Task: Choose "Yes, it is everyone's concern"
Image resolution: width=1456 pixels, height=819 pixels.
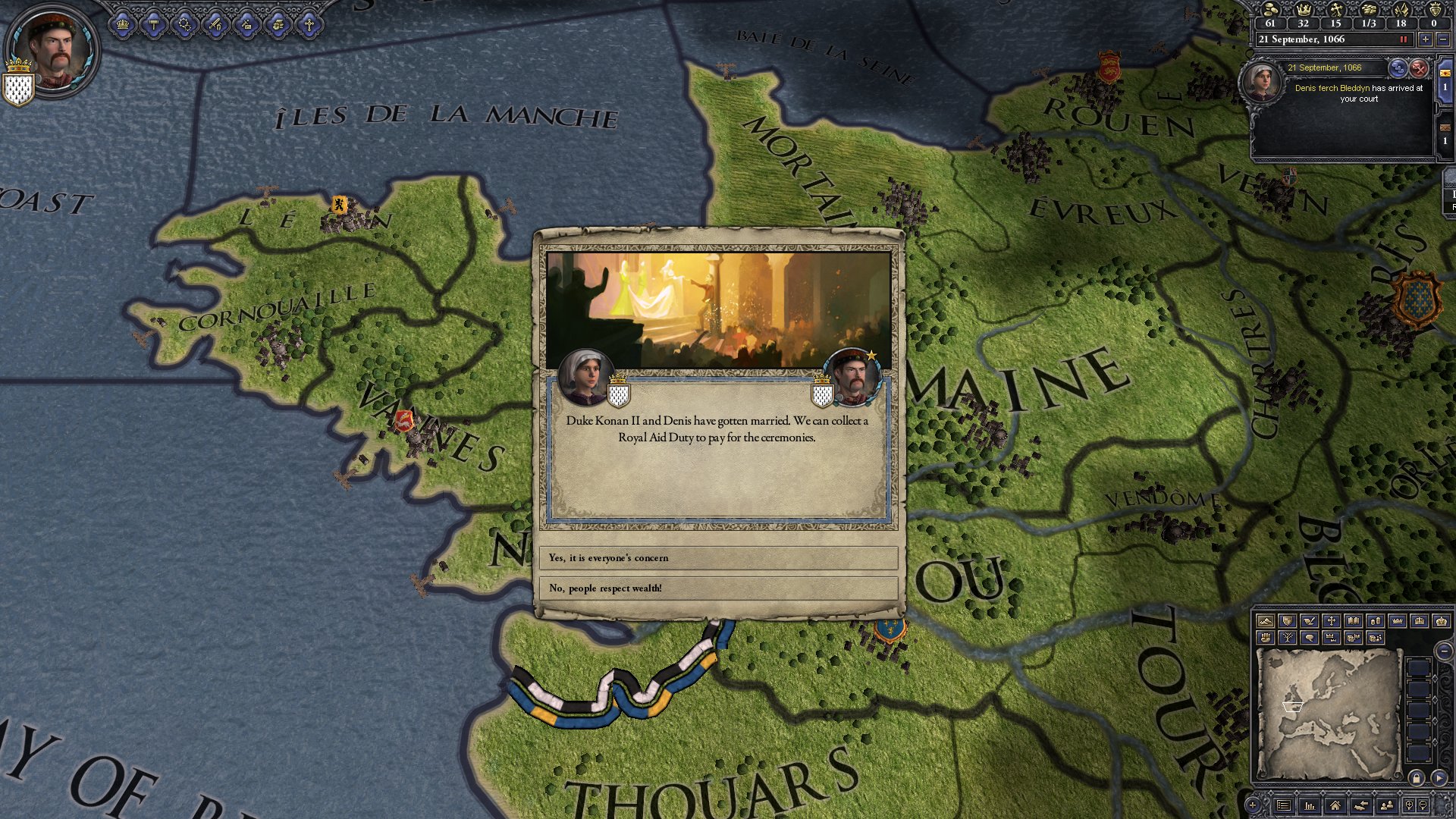Action: point(717,558)
